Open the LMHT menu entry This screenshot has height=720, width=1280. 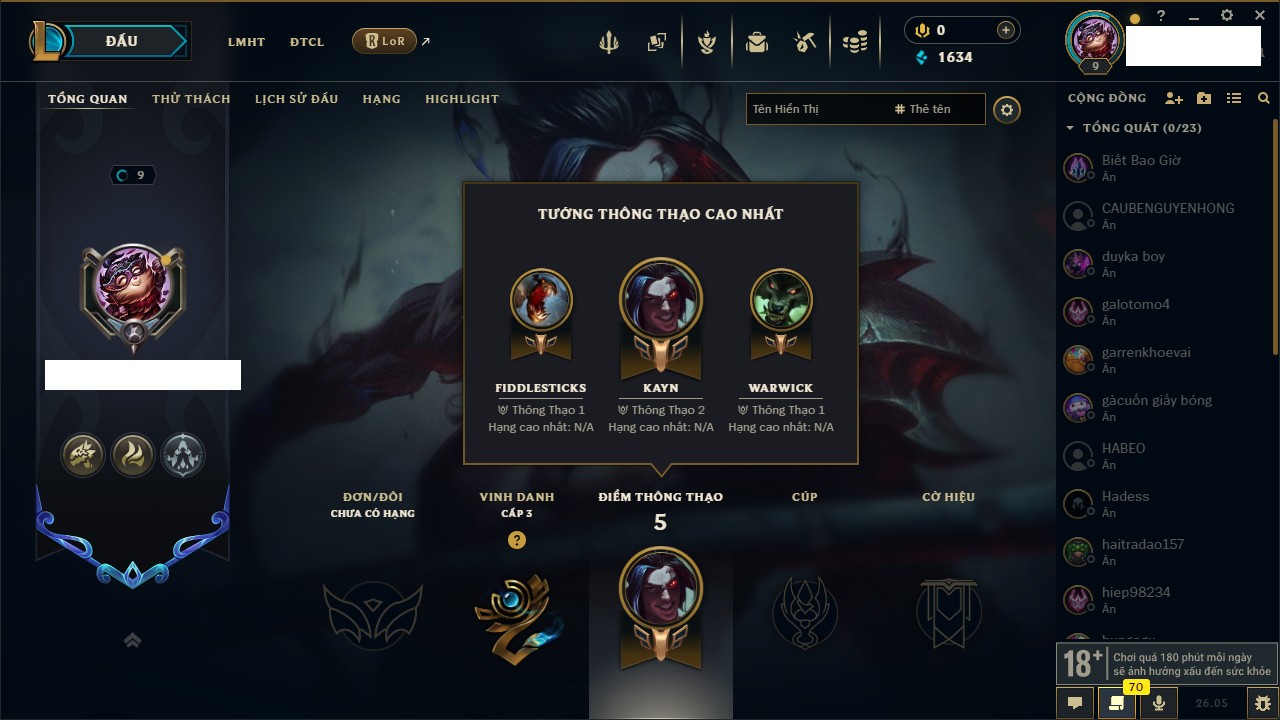[246, 42]
